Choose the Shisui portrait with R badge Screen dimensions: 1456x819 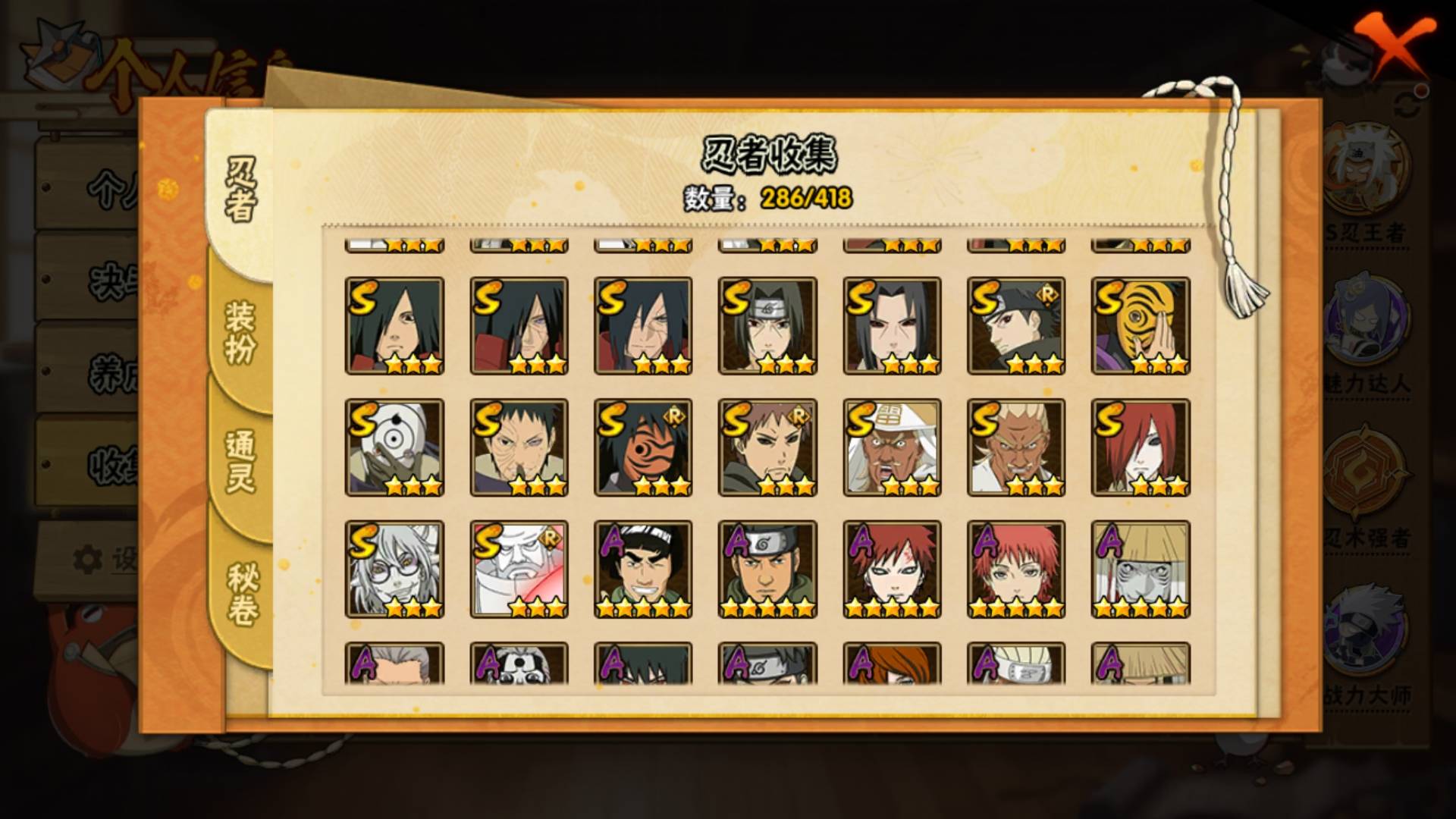(1016, 325)
